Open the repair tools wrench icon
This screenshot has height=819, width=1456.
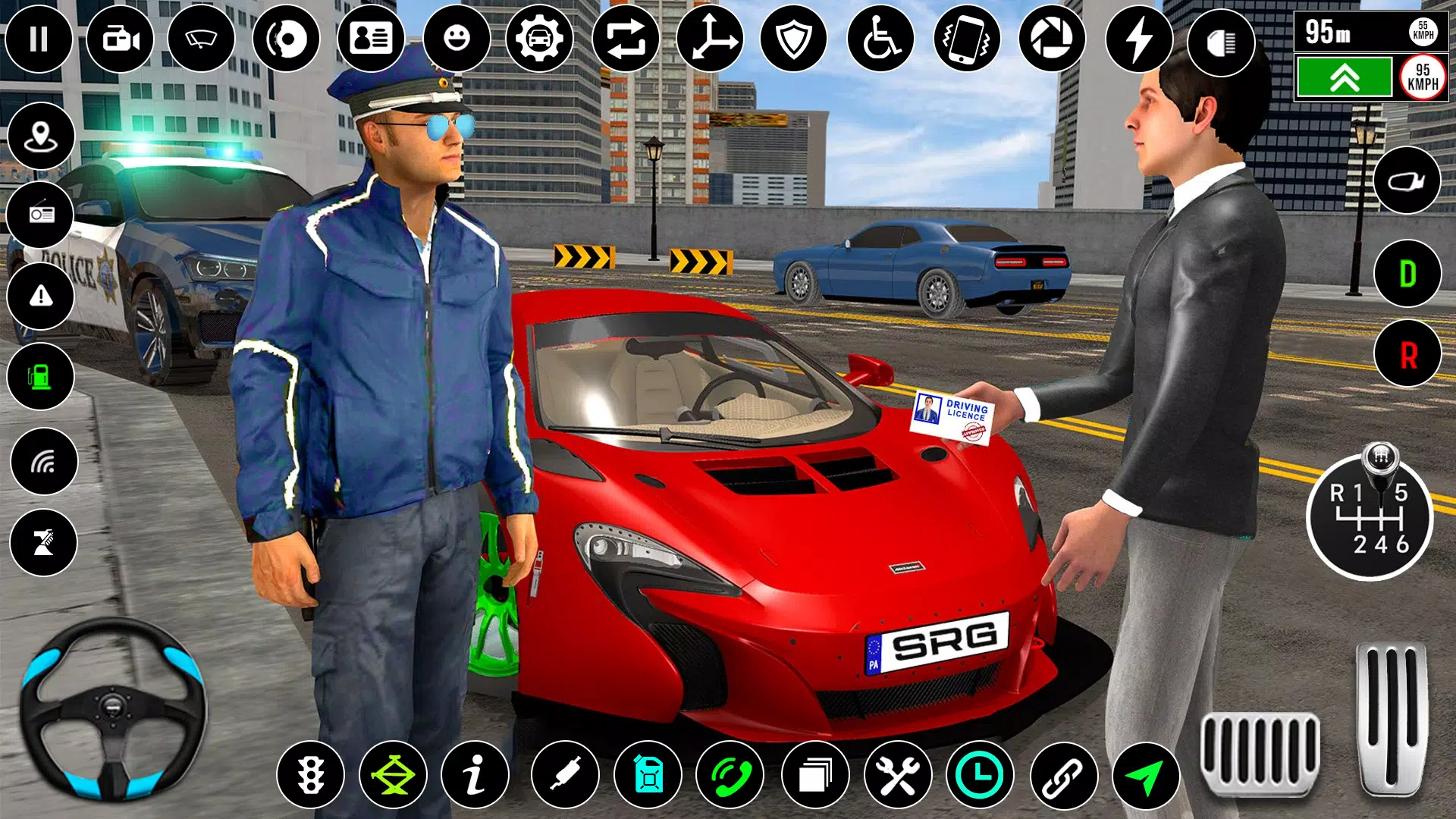898,775
